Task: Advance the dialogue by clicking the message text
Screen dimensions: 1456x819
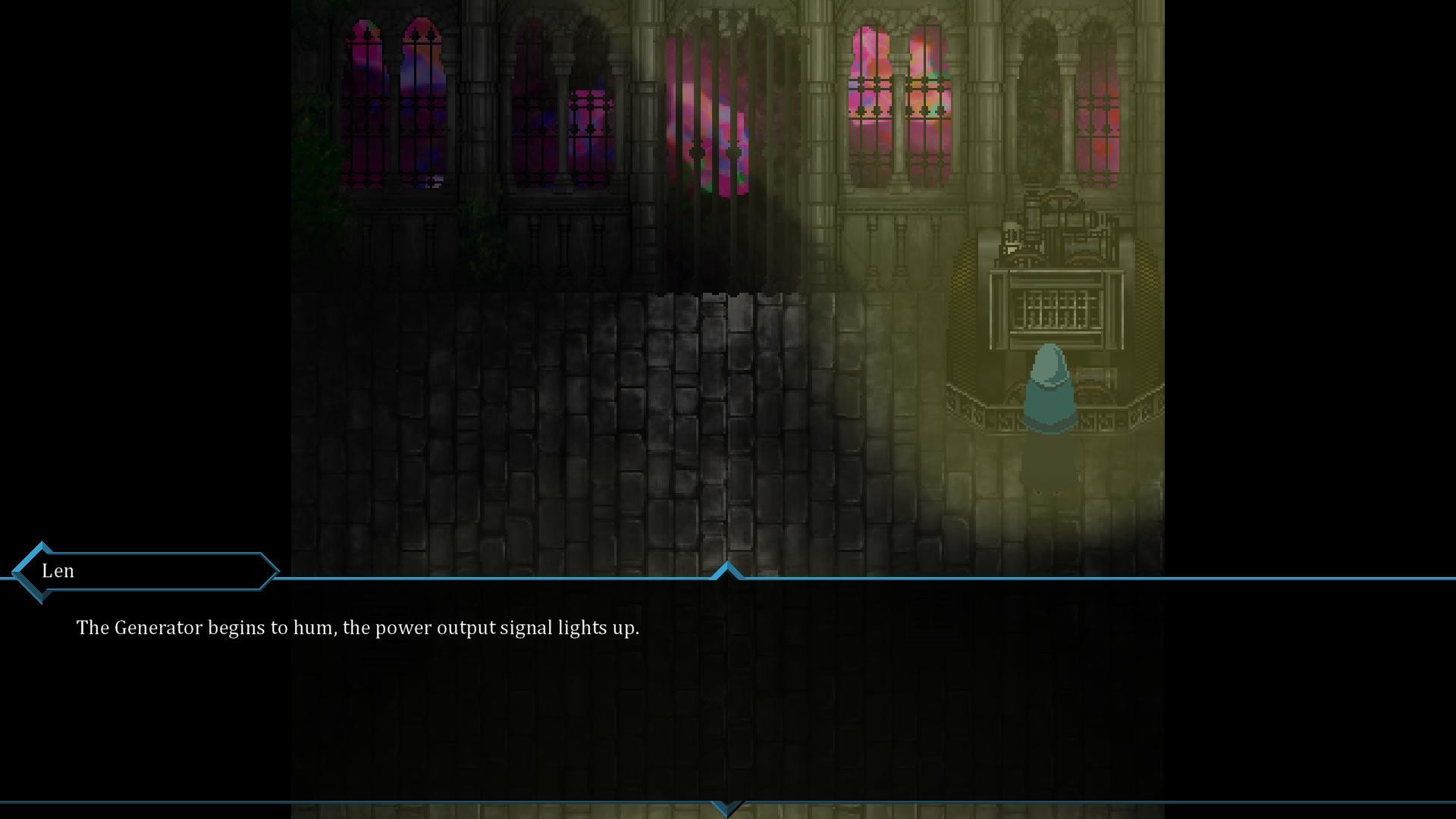Action: 356,628
